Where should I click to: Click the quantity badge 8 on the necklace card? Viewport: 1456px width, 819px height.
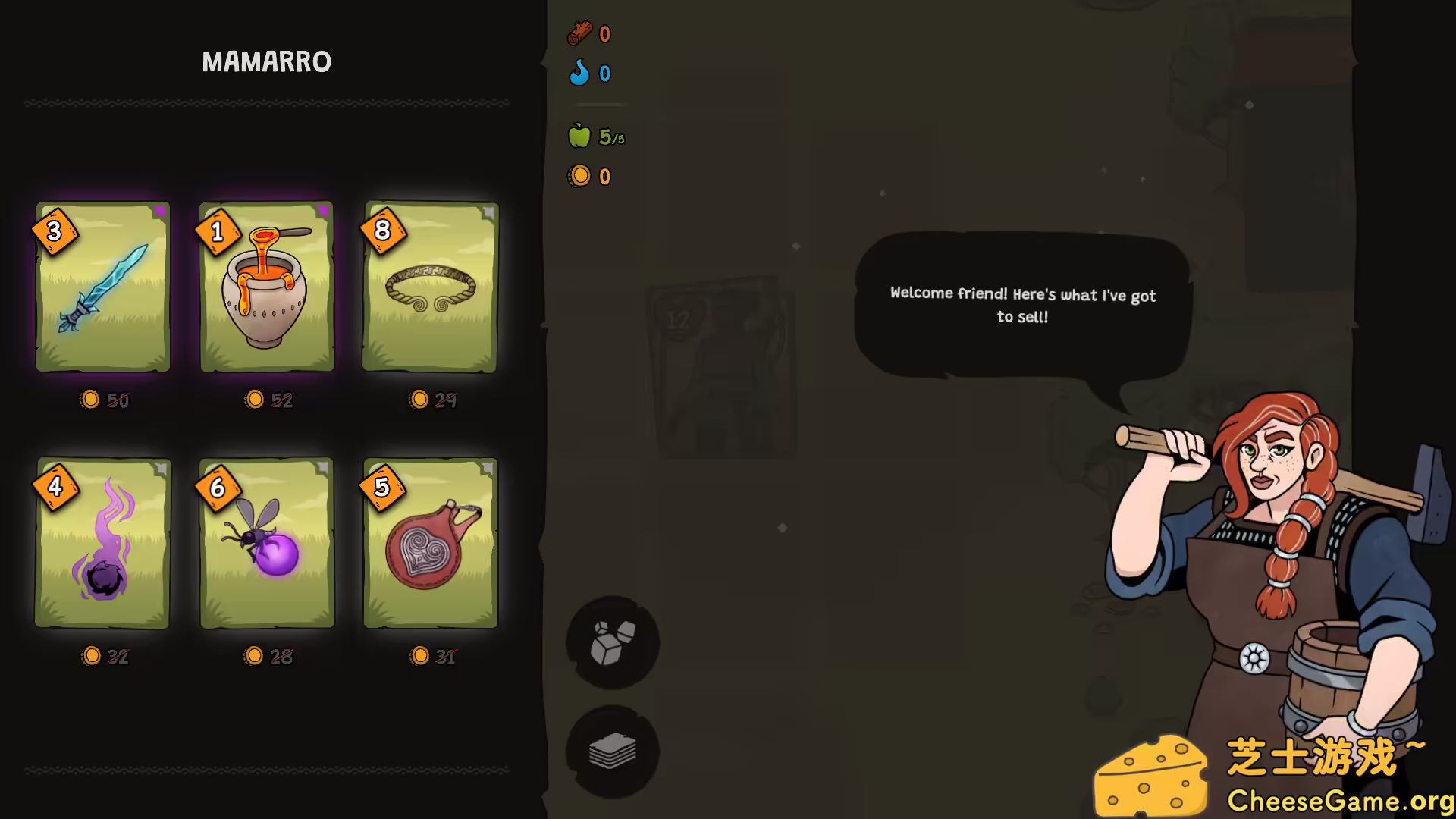tap(382, 231)
